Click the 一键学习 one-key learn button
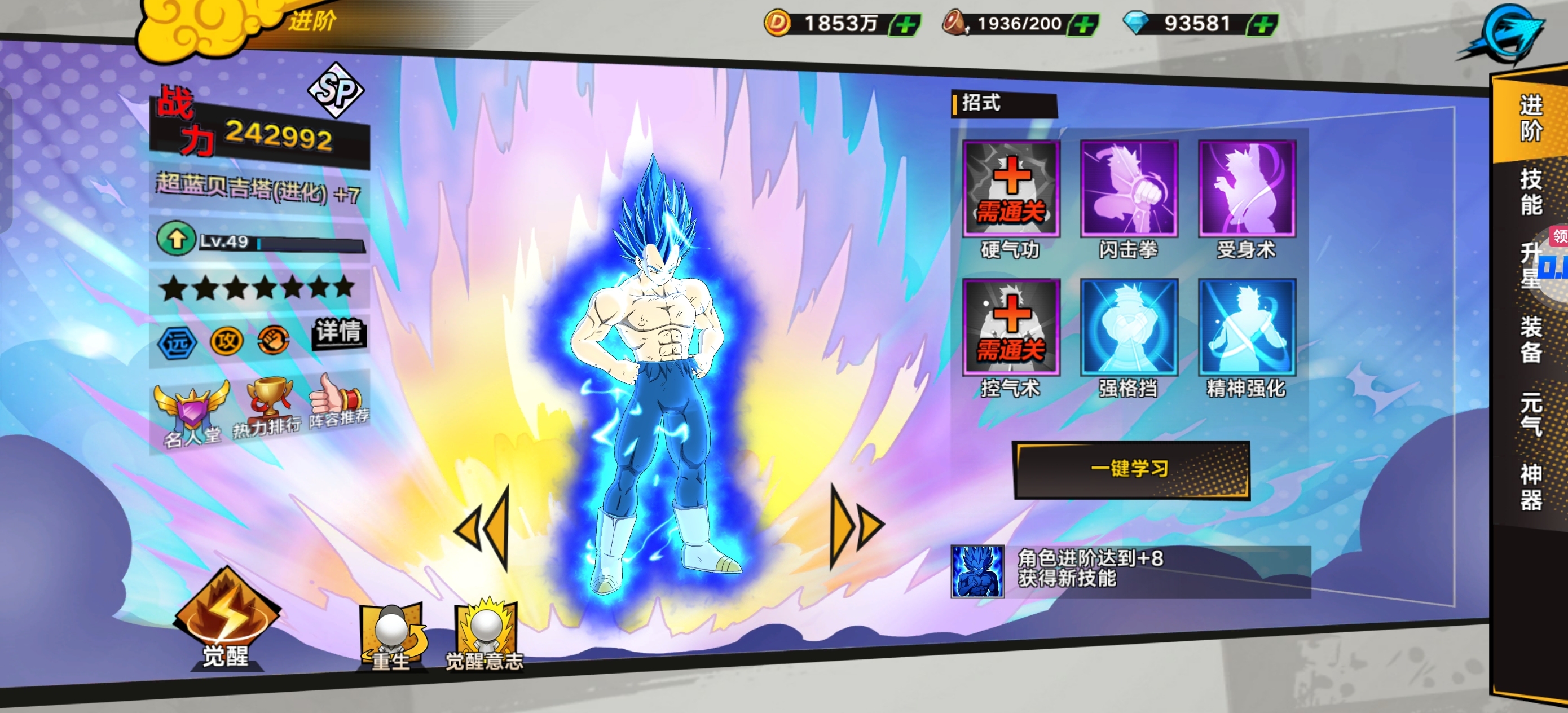The image size is (1568, 713). (x=1130, y=469)
